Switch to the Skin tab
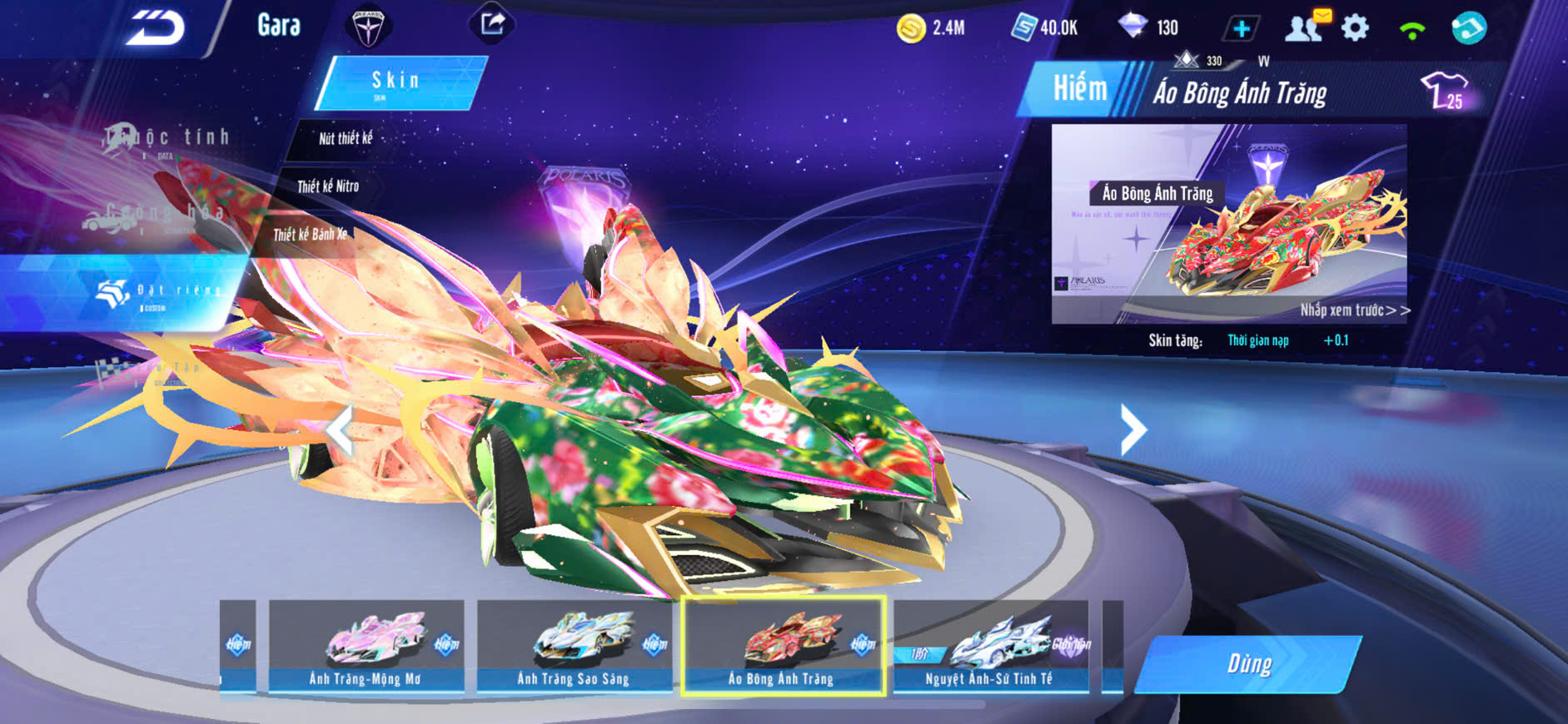 click(x=399, y=82)
